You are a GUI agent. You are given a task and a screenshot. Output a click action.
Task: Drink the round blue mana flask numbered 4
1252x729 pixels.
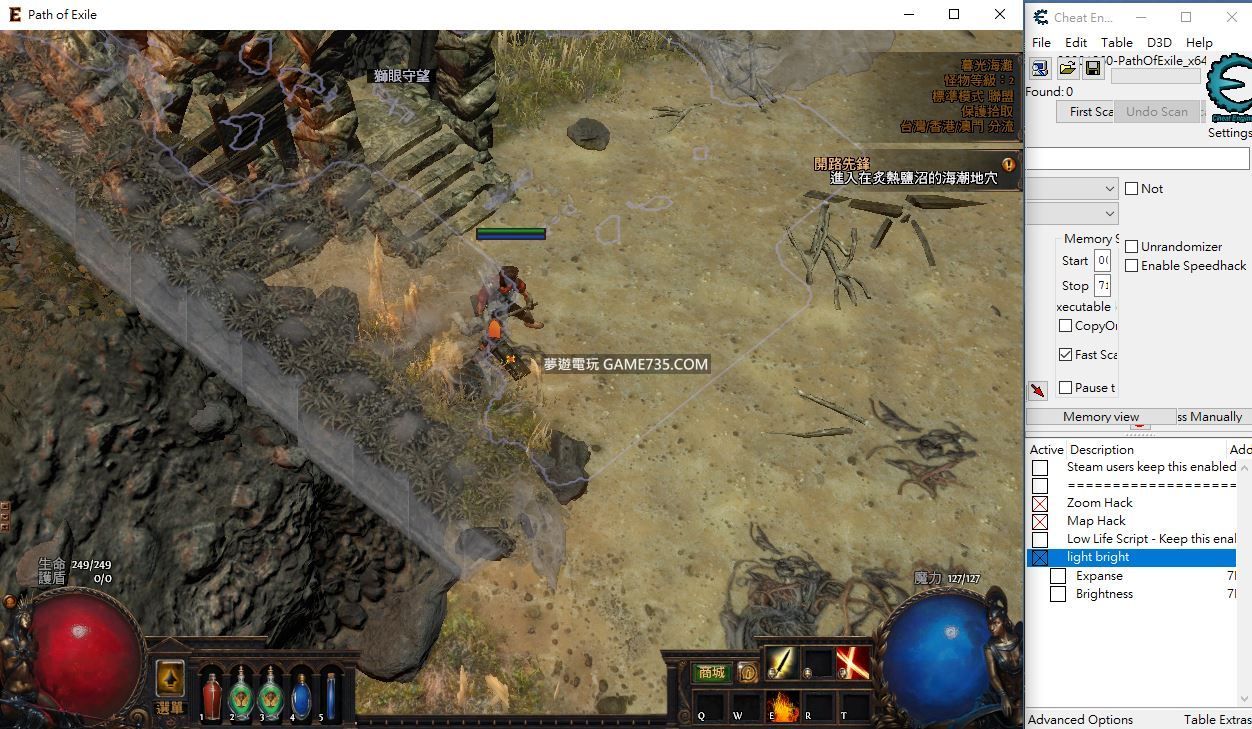coord(301,694)
